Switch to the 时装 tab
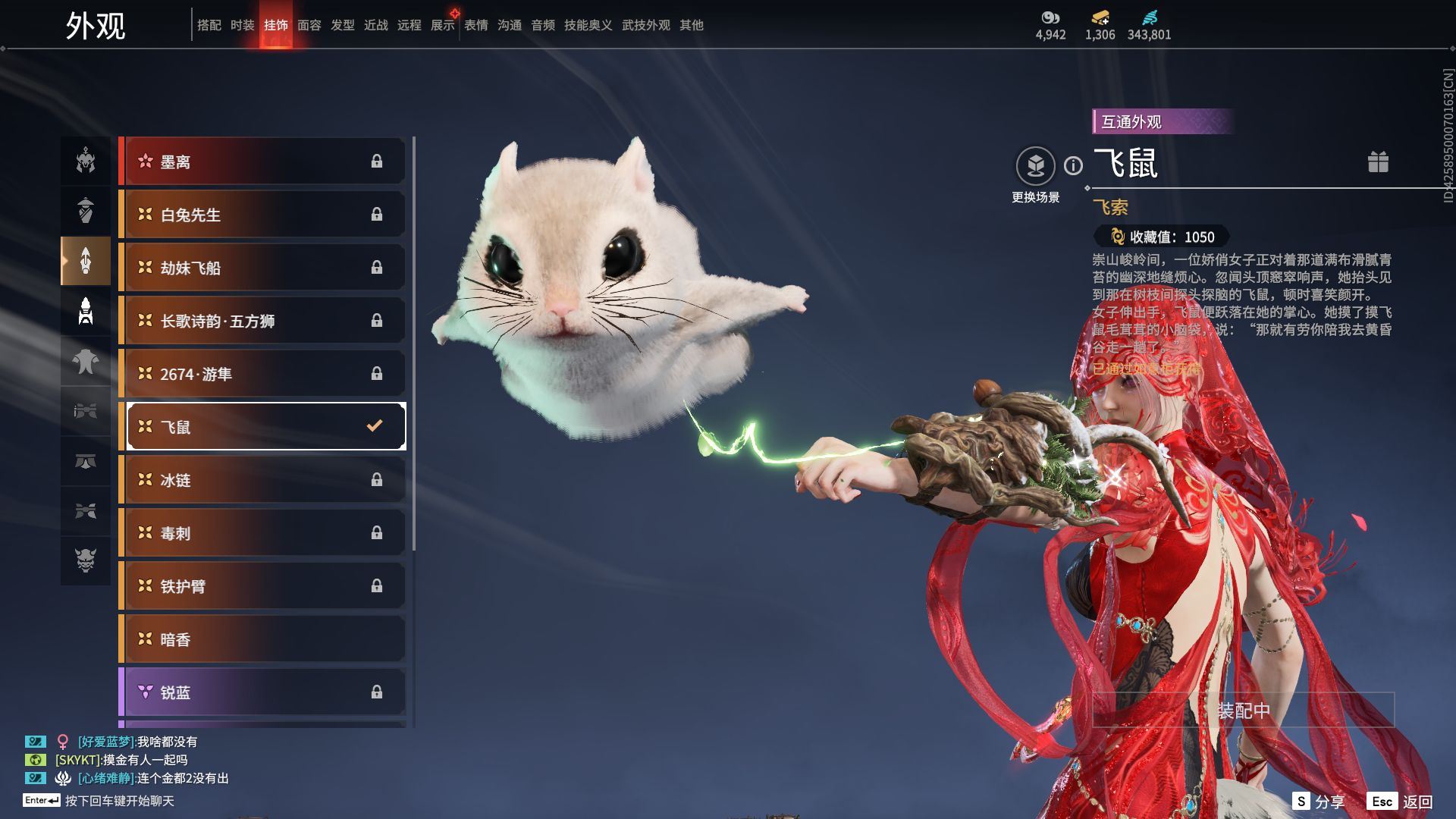Image resolution: width=1456 pixels, height=819 pixels. [x=242, y=25]
